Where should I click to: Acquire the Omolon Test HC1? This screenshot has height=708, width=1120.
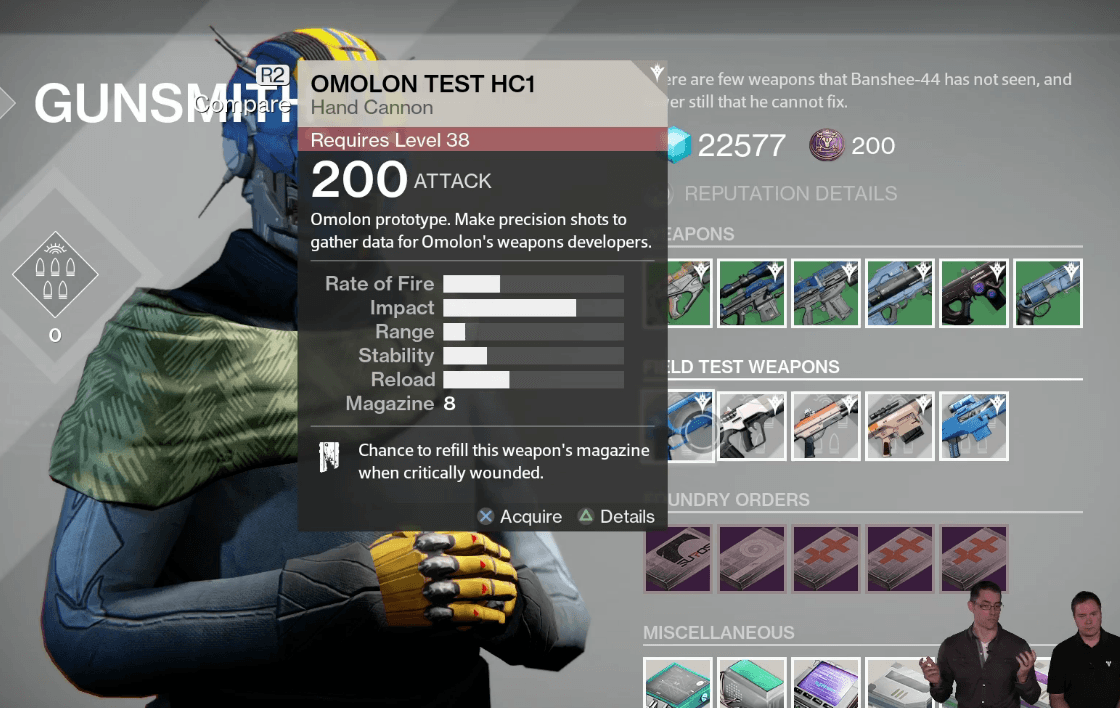520,517
